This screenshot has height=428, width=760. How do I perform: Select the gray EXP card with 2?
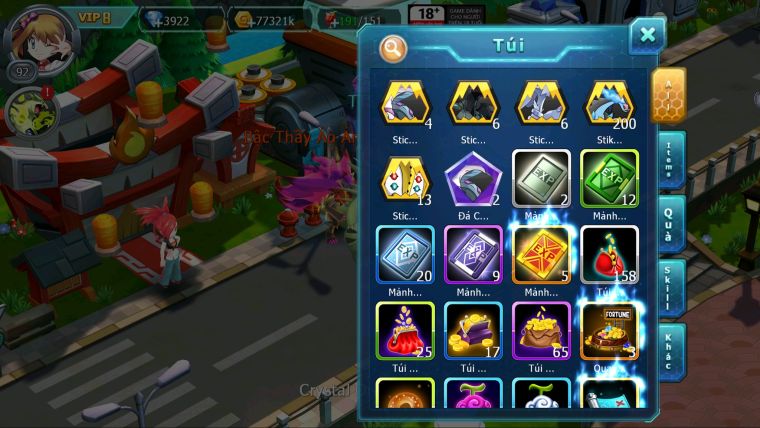[541, 178]
